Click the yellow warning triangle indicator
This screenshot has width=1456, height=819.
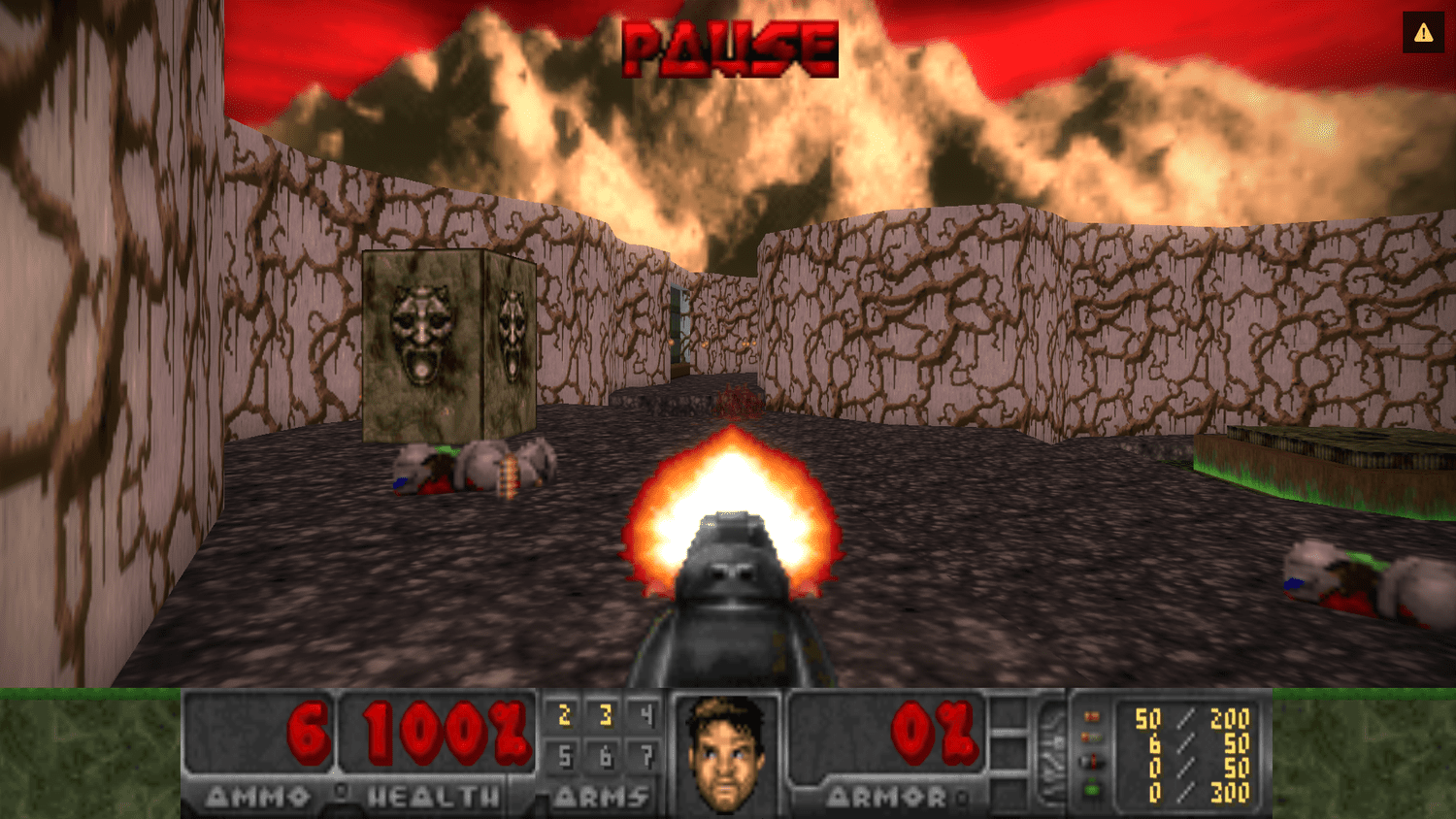click(1423, 31)
